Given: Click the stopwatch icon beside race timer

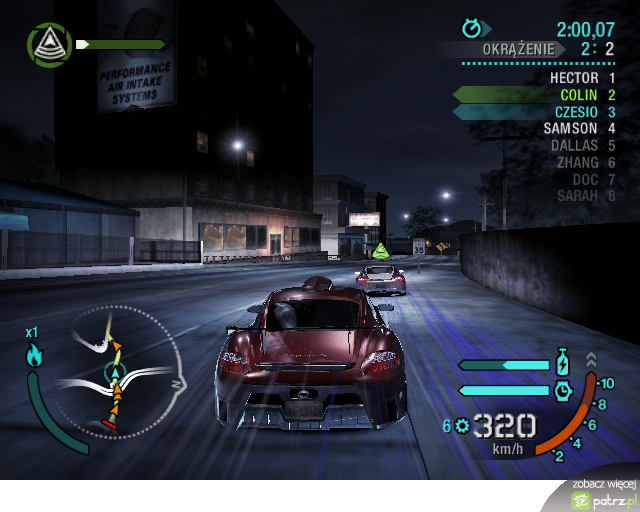Looking at the screenshot, I should (x=472, y=28).
